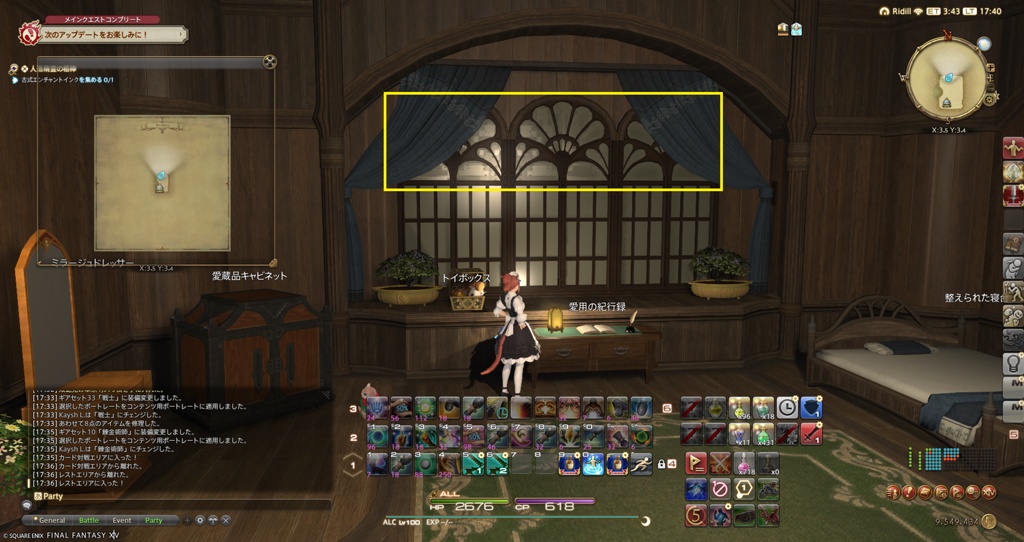The image size is (1024, 542).
Task: Select the Event chat tab
Action: pyautogui.click(x=122, y=520)
